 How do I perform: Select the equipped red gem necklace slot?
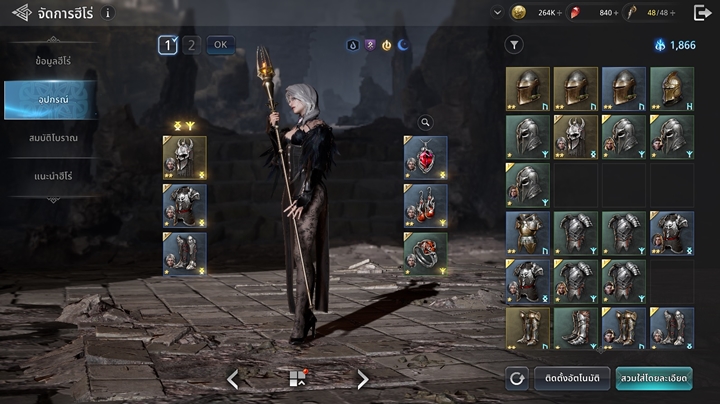(x=426, y=157)
